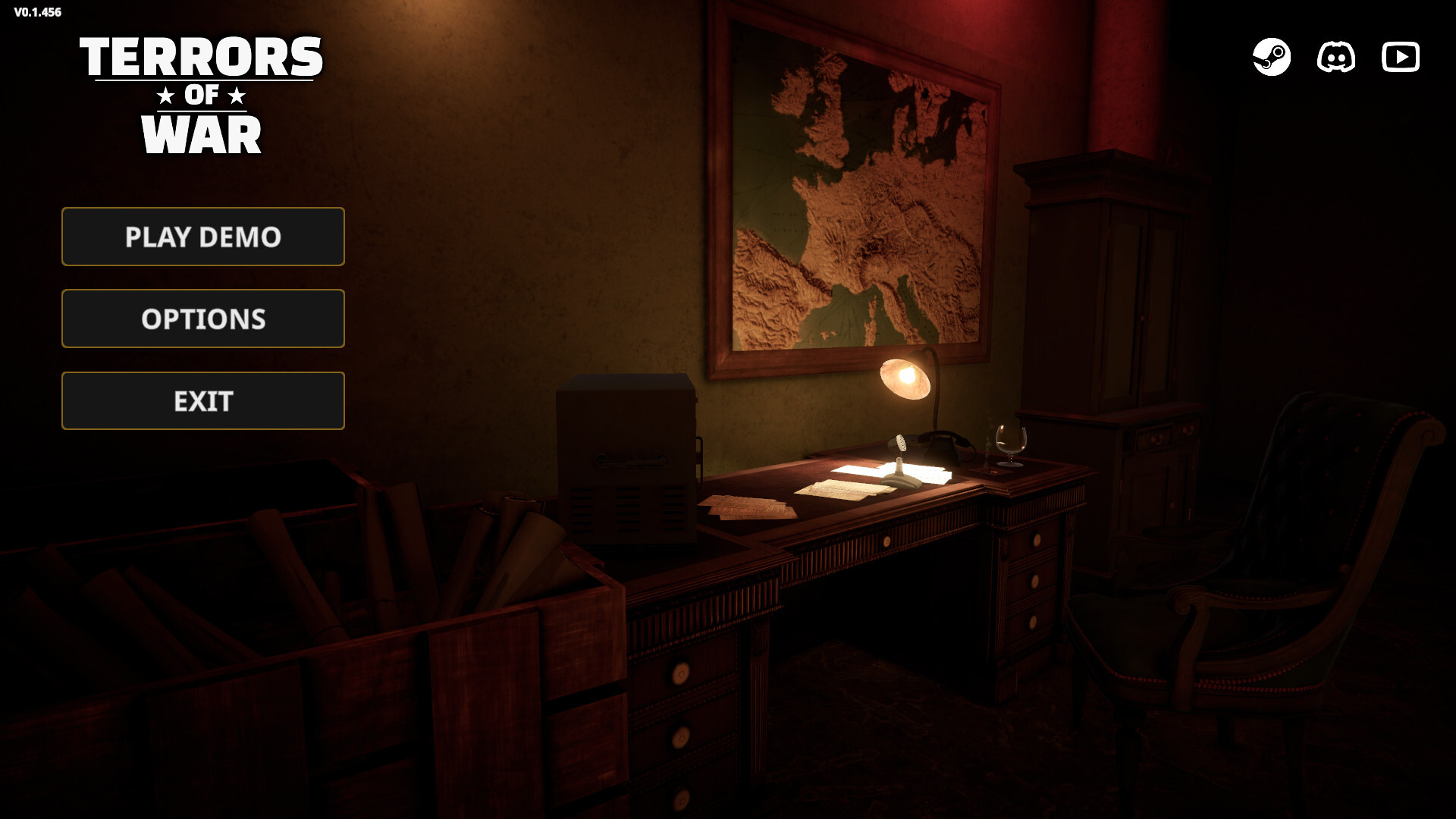Select the Discord icon between Steam and YouTube
Screen dimensions: 1456x819
(1336, 56)
